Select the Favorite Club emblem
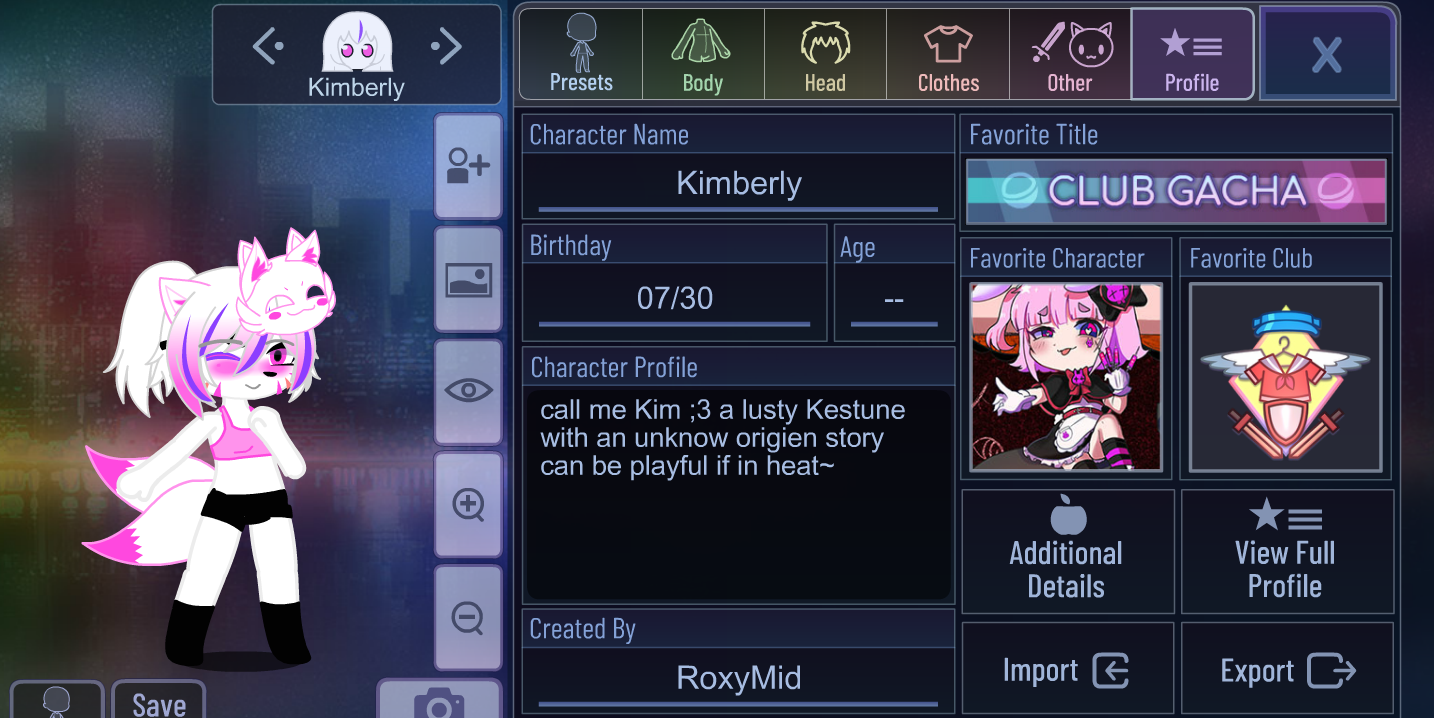This screenshot has width=1434, height=718. (1285, 377)
